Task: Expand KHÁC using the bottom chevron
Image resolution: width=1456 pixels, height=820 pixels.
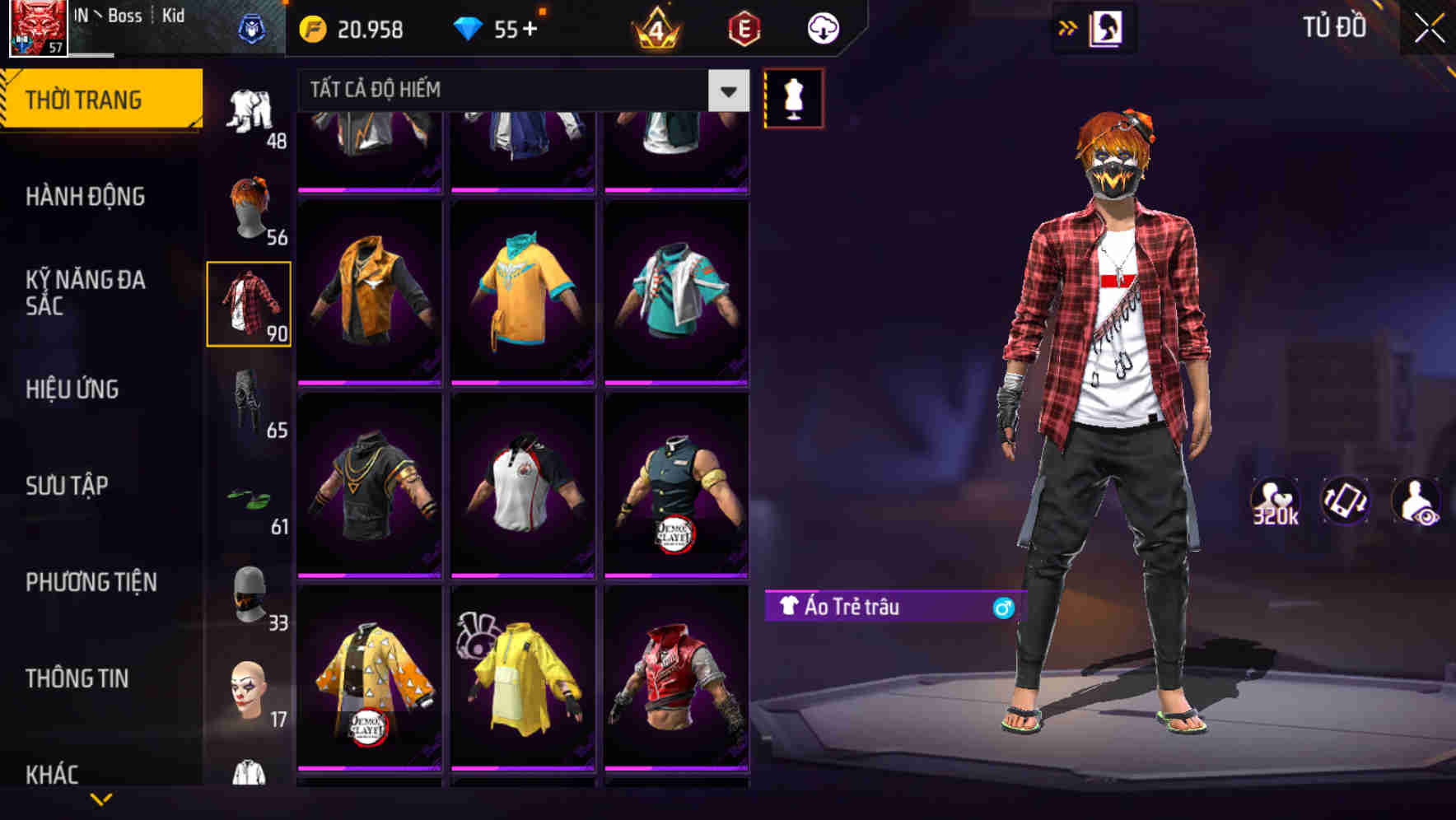Action: (100, 797)
